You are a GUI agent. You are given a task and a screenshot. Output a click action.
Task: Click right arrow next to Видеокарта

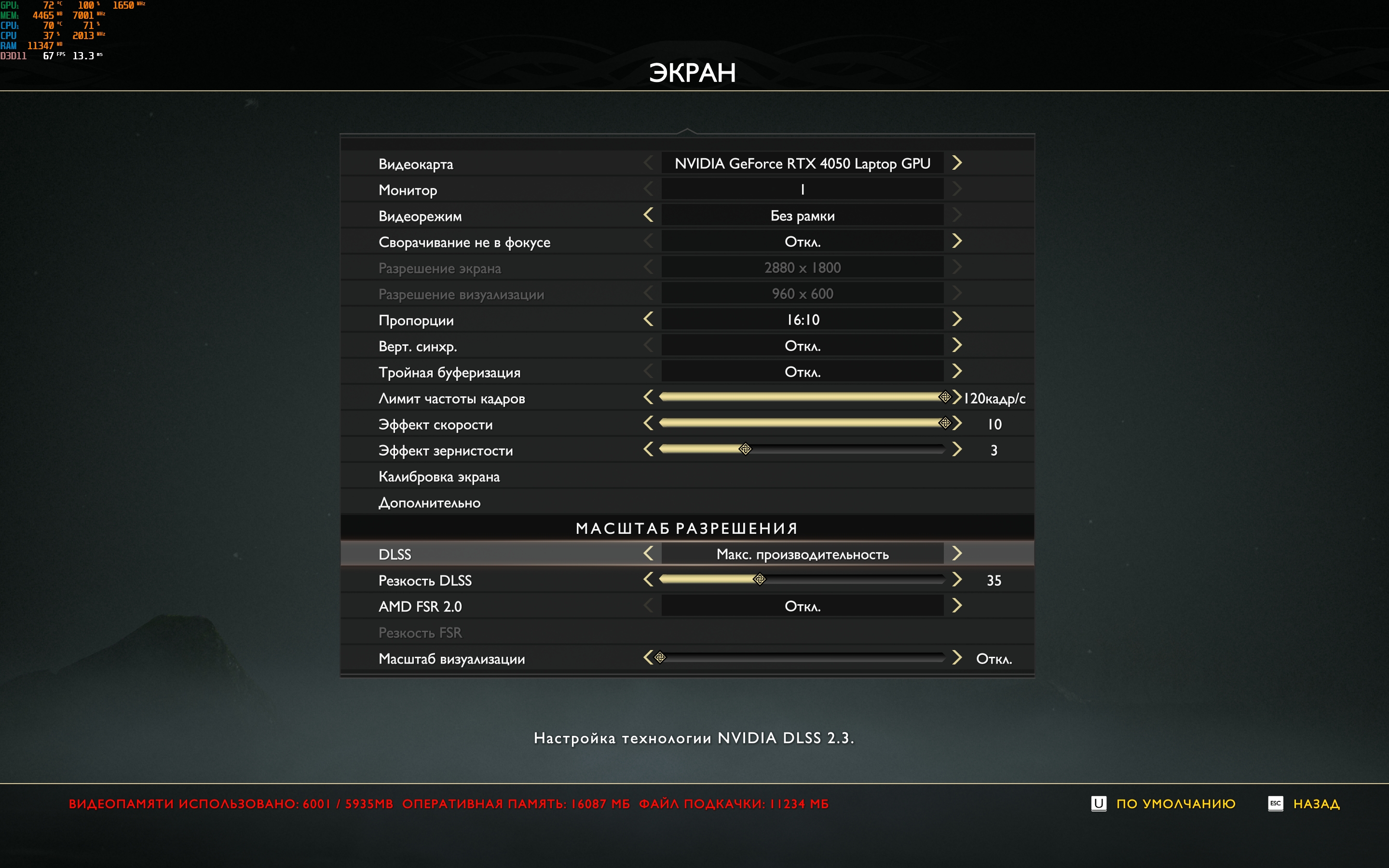[957, 163]
